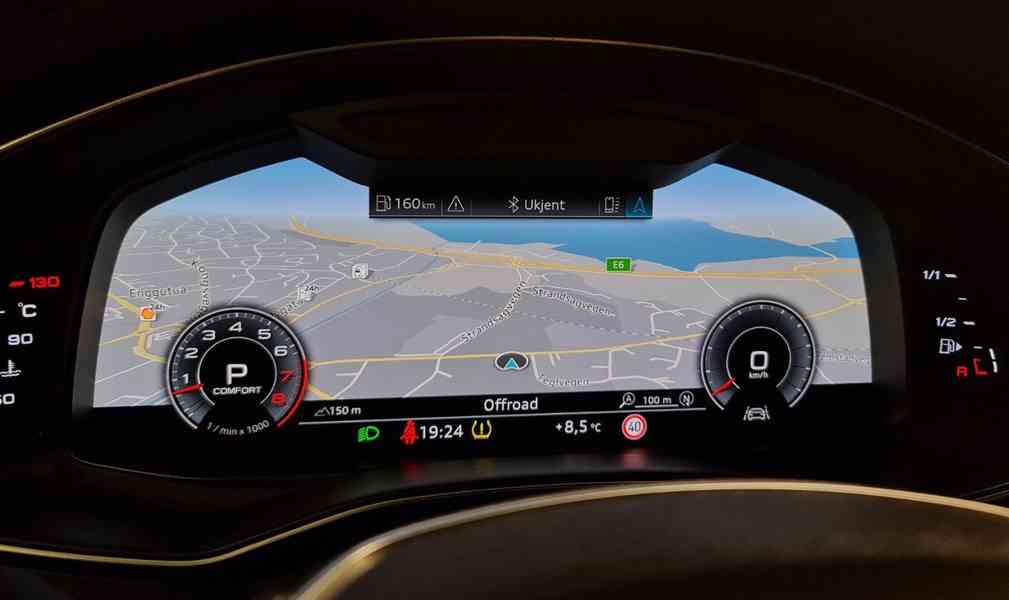This screenshot has height=600, width=1009.
Task: Click the 40 speed limit sign
Action: (632, 428)
